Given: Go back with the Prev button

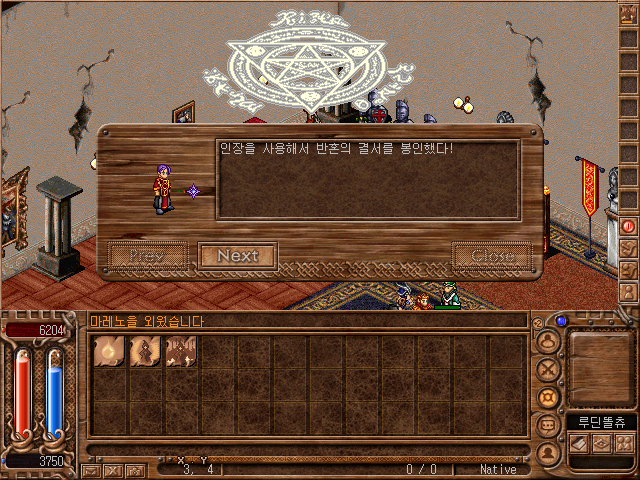Looking at the screenshot, I should [146, 256].
